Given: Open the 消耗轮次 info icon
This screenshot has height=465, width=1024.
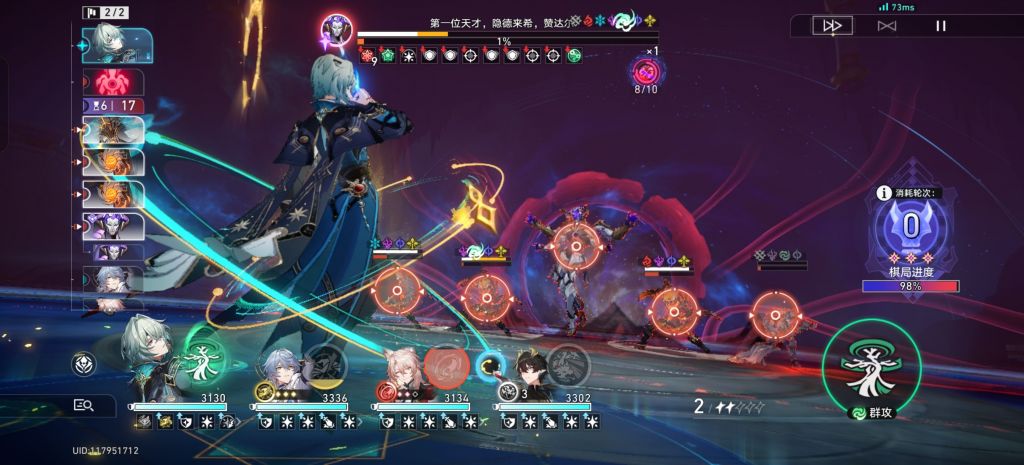Looking at the screenshot, I should (x=883, y=194).
